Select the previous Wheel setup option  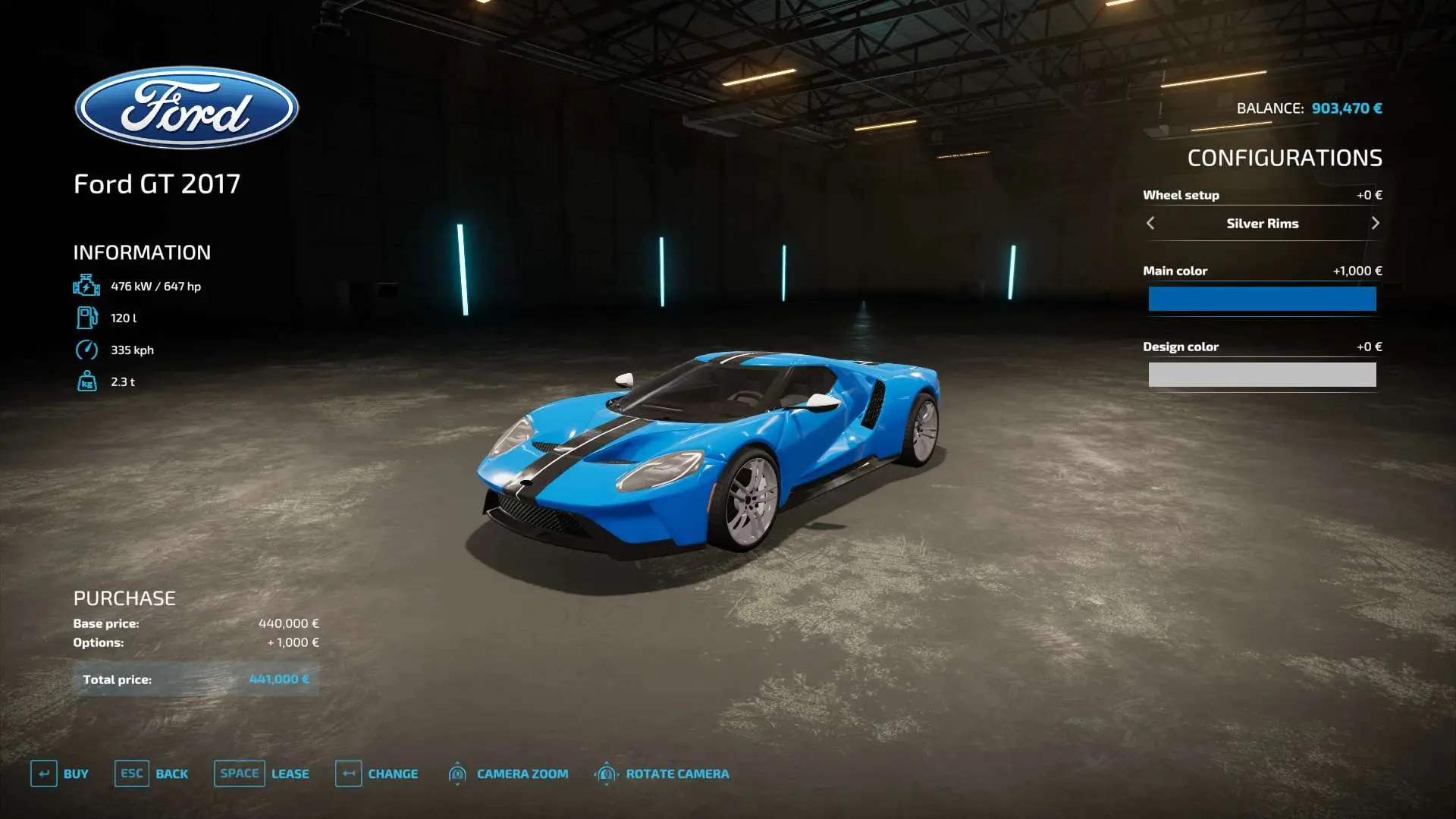click(1150, 223)
